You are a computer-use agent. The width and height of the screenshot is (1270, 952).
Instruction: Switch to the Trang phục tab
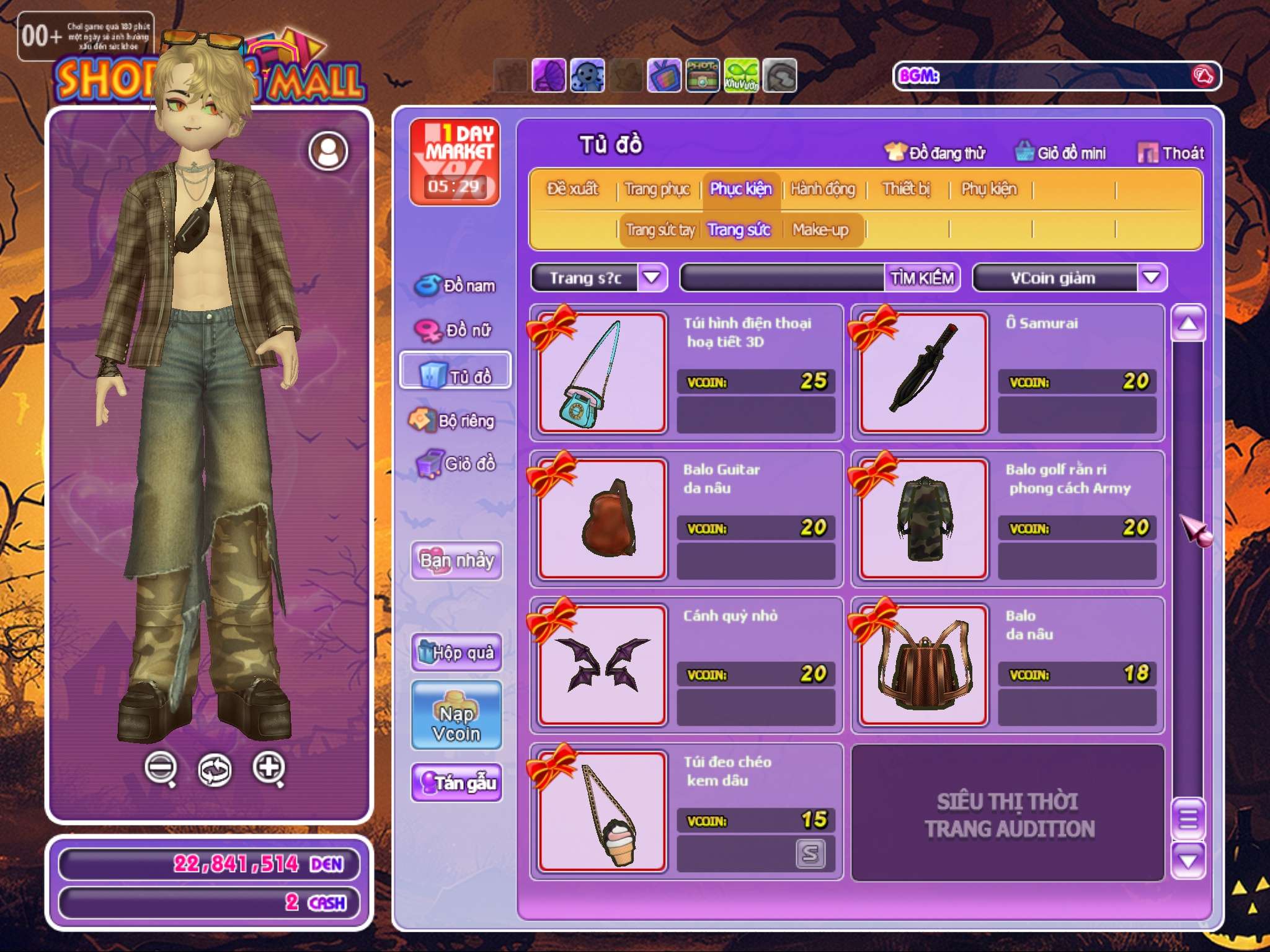coord(657,189)
